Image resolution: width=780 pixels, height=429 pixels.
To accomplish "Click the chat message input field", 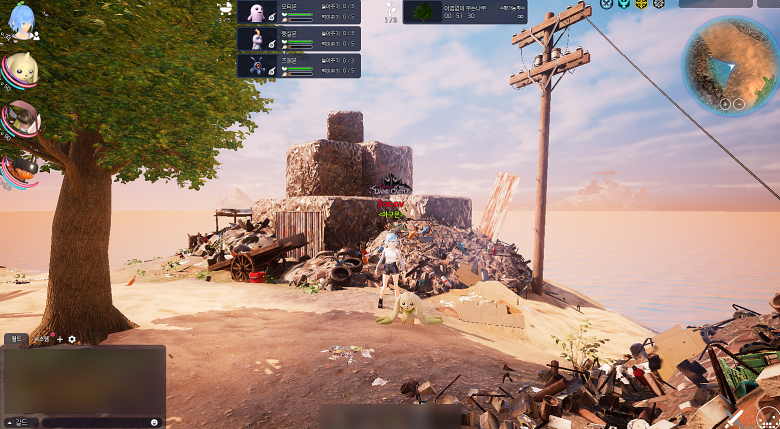I will pos(92,422).
